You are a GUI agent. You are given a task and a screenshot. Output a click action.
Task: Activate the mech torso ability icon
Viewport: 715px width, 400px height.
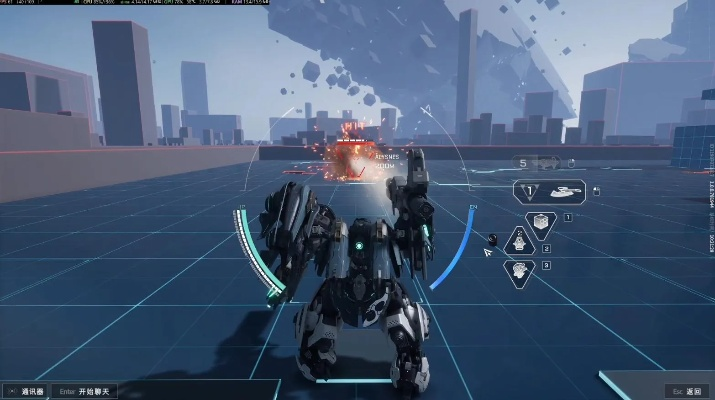520,241
